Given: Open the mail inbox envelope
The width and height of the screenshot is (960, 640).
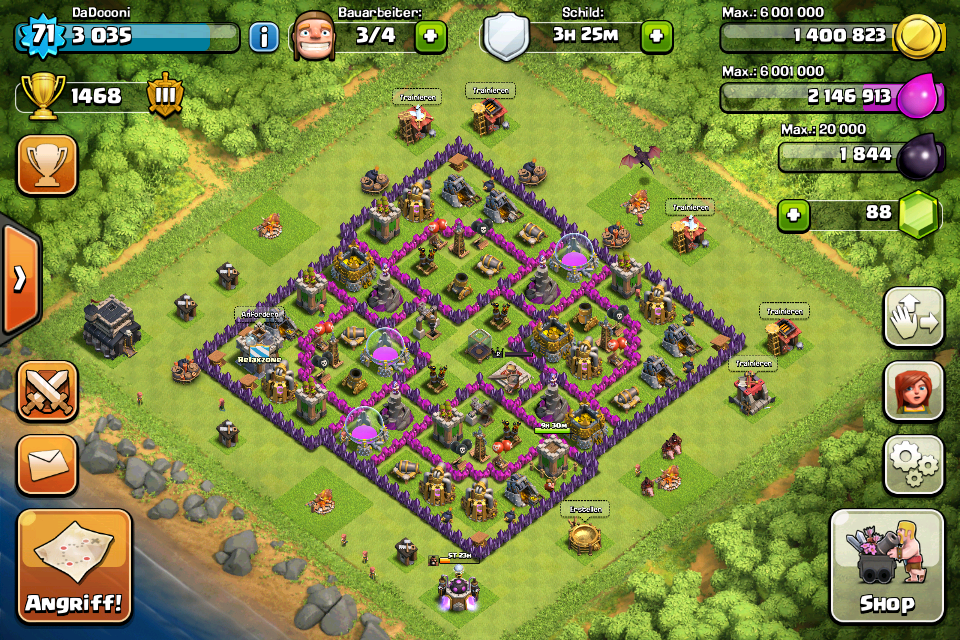Looking at the screenshot, I should point(47,463).
